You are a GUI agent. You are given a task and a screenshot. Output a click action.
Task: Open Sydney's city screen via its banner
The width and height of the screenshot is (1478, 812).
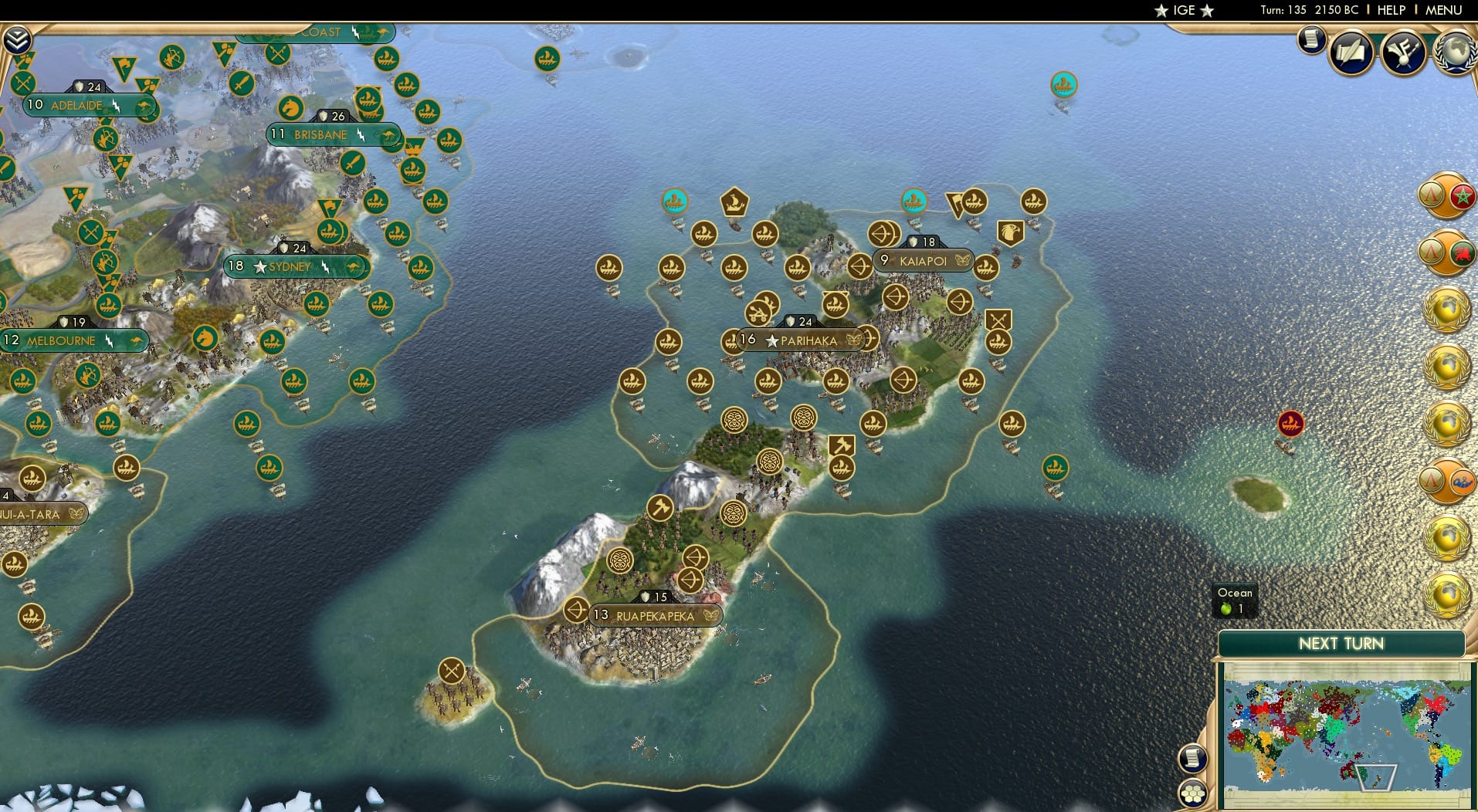(x=291, y=266)
